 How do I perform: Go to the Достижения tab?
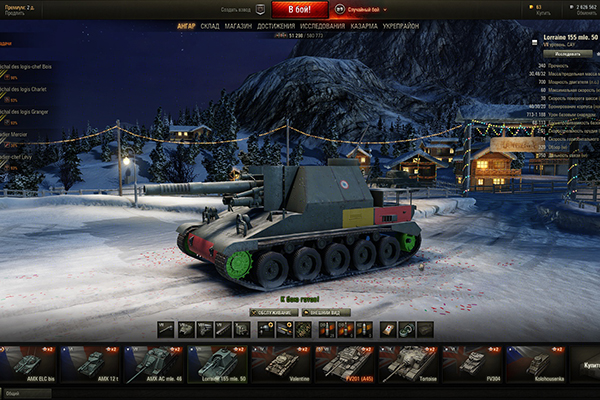pyautogui.click(x=276, y=26)
